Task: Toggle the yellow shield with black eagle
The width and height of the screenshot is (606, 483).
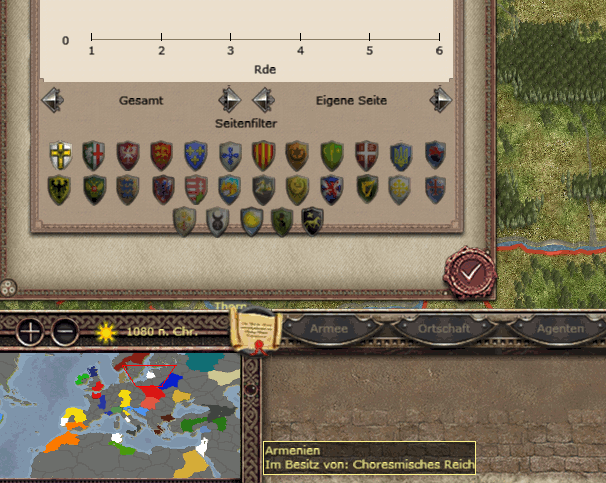Action: (60, 188)
